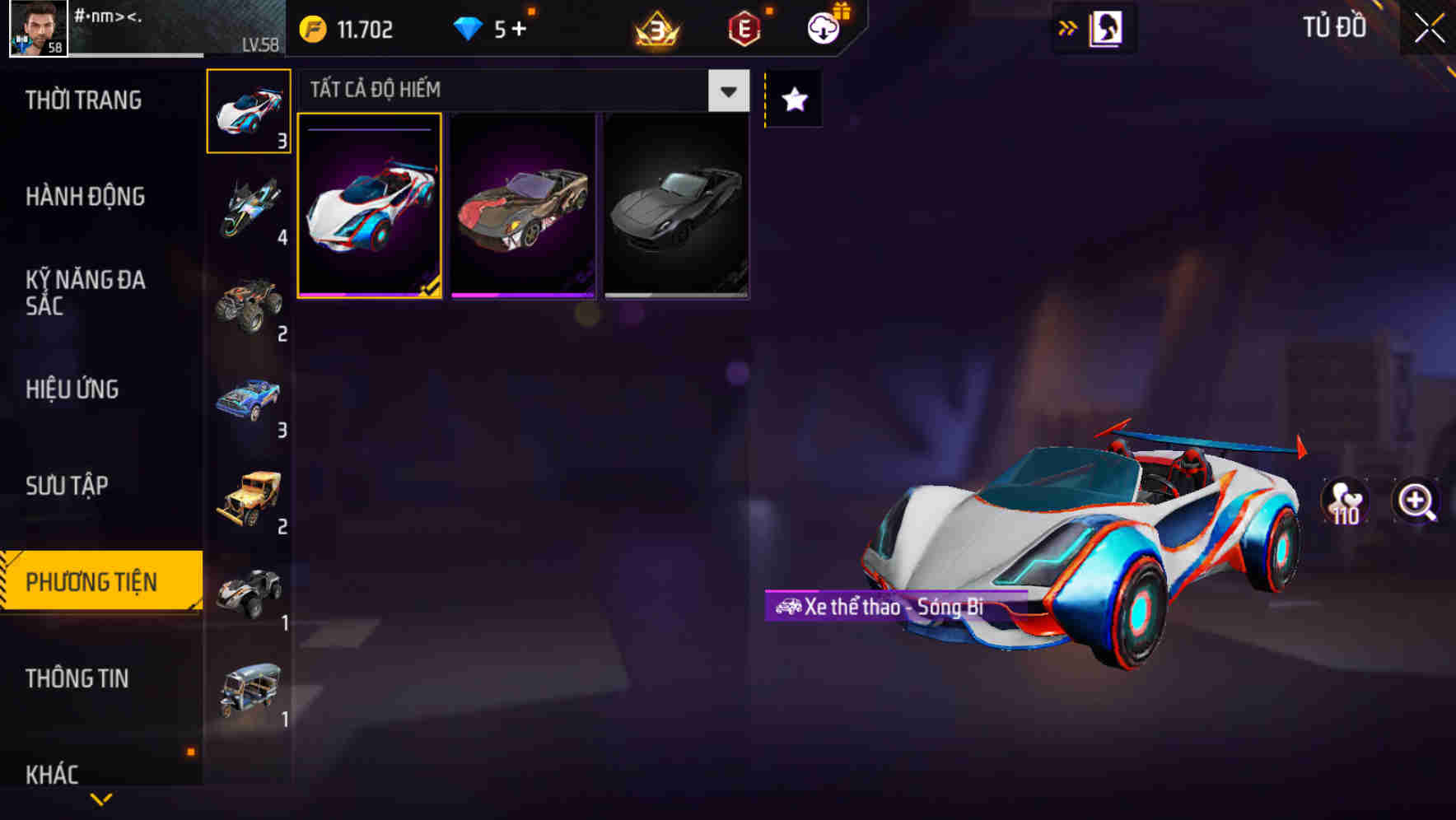Viewport: 1456px width, 820px height.
Task: Open the THÔNG TIN section
Action: click(77, 678)
